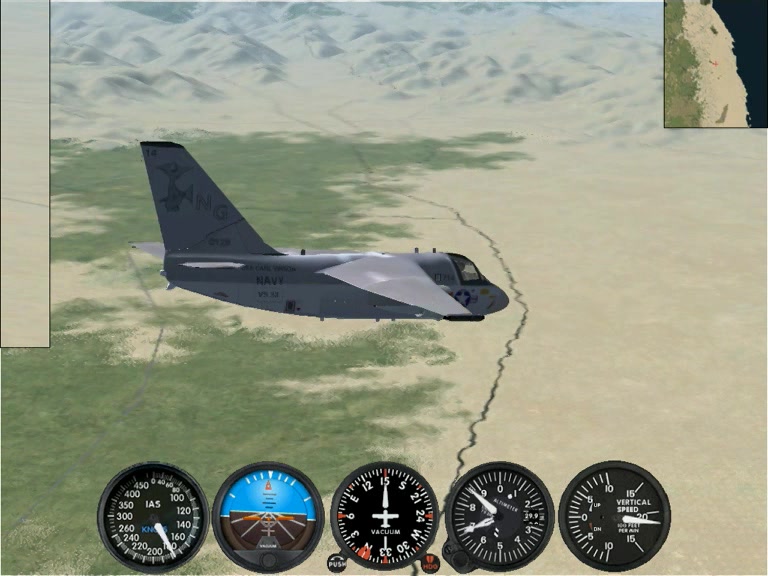Click the PUSH knob on the heading gauge

[337, 563]
